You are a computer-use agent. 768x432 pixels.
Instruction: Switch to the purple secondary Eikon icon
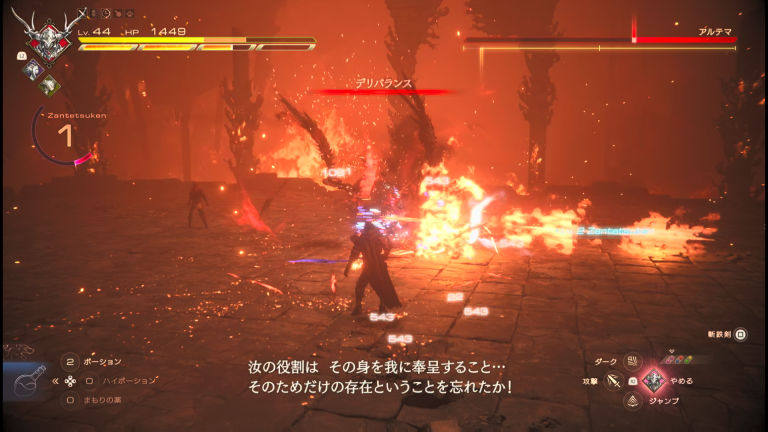[31, 69]
